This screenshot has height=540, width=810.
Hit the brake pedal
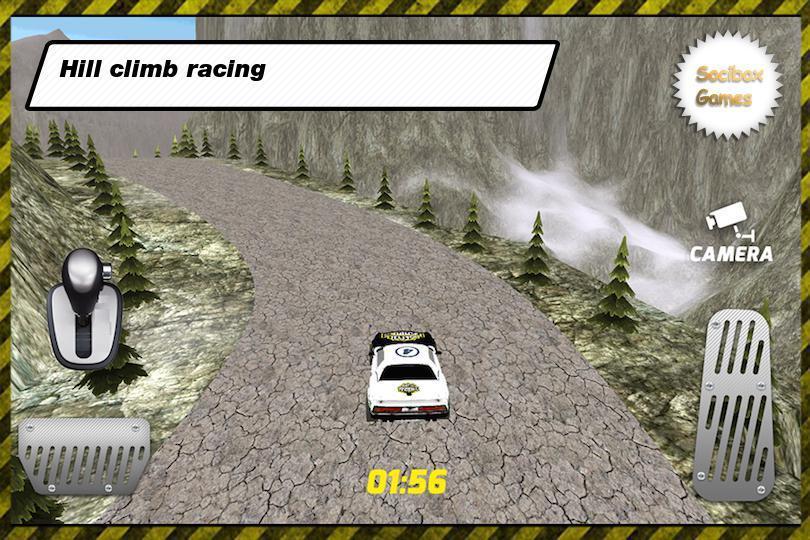[84, 455]
